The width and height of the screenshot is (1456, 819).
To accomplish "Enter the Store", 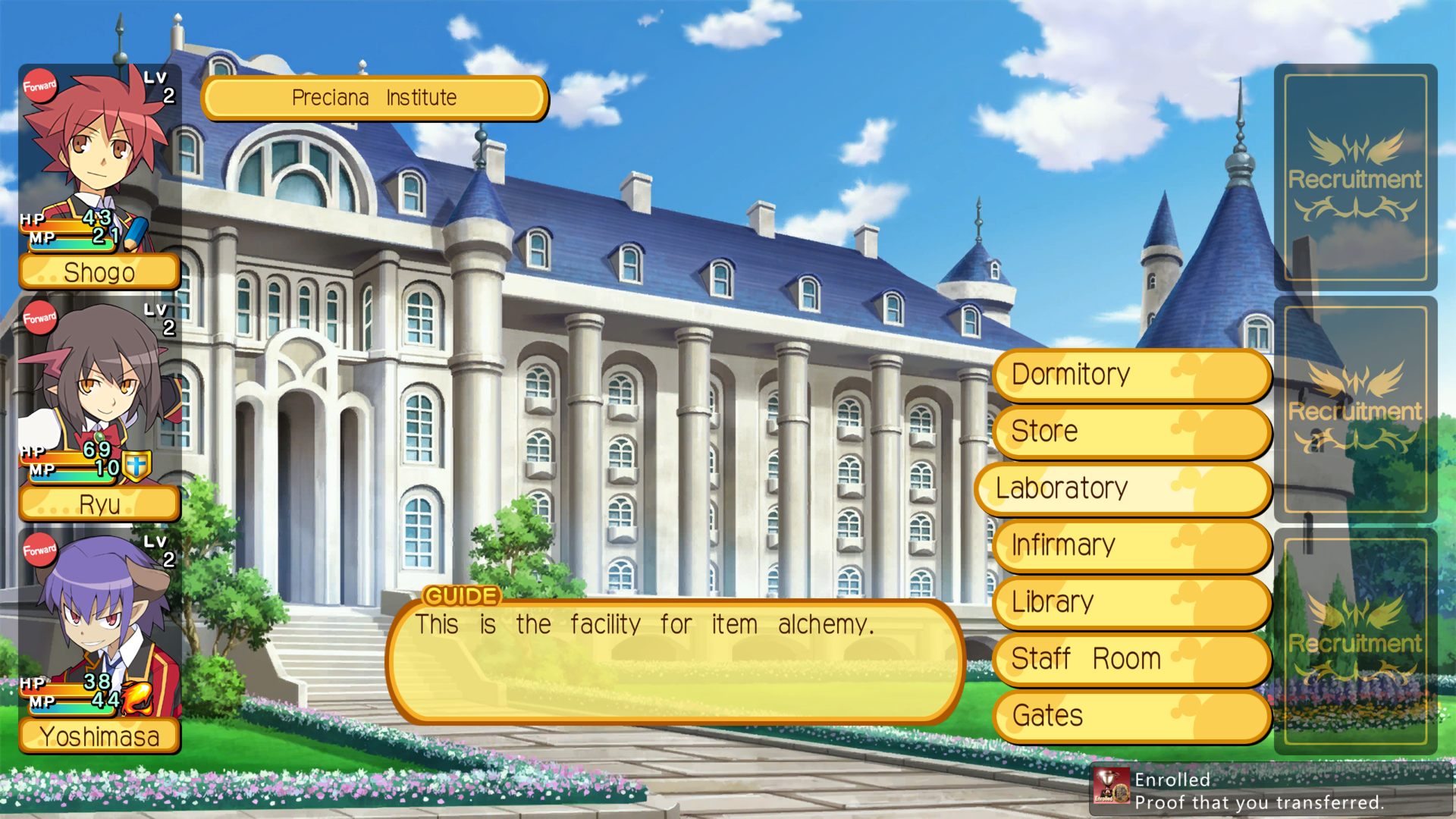I will (x=1131, y=431).
